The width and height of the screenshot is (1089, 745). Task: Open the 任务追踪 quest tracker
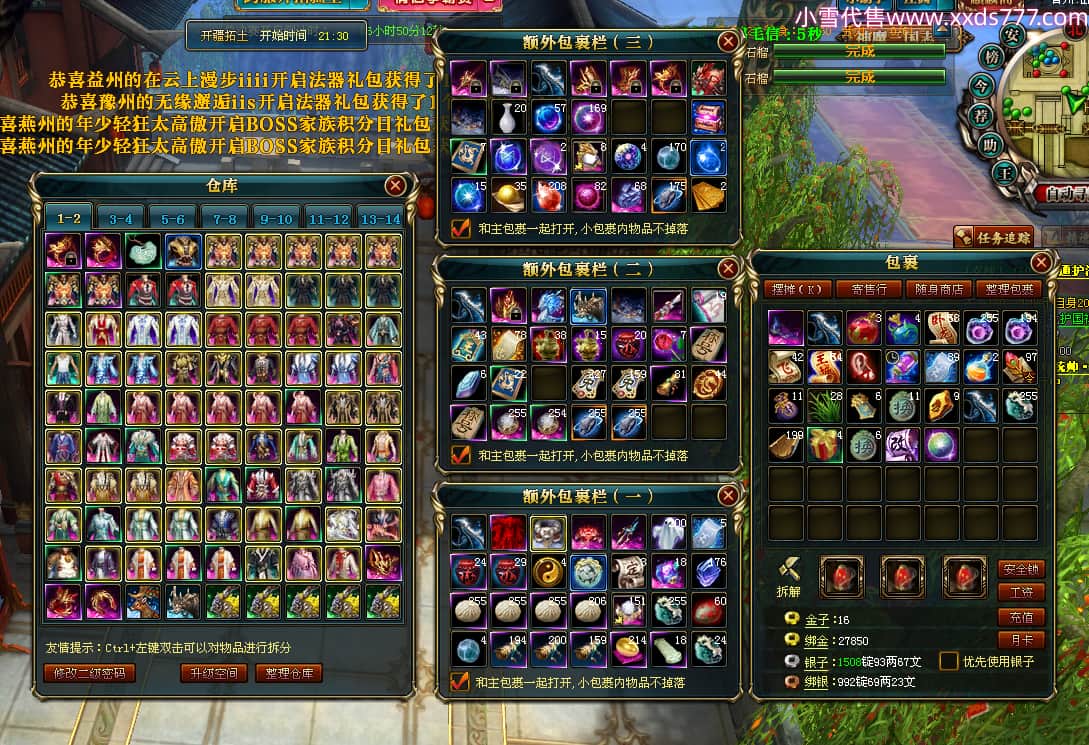pos(992,237)
